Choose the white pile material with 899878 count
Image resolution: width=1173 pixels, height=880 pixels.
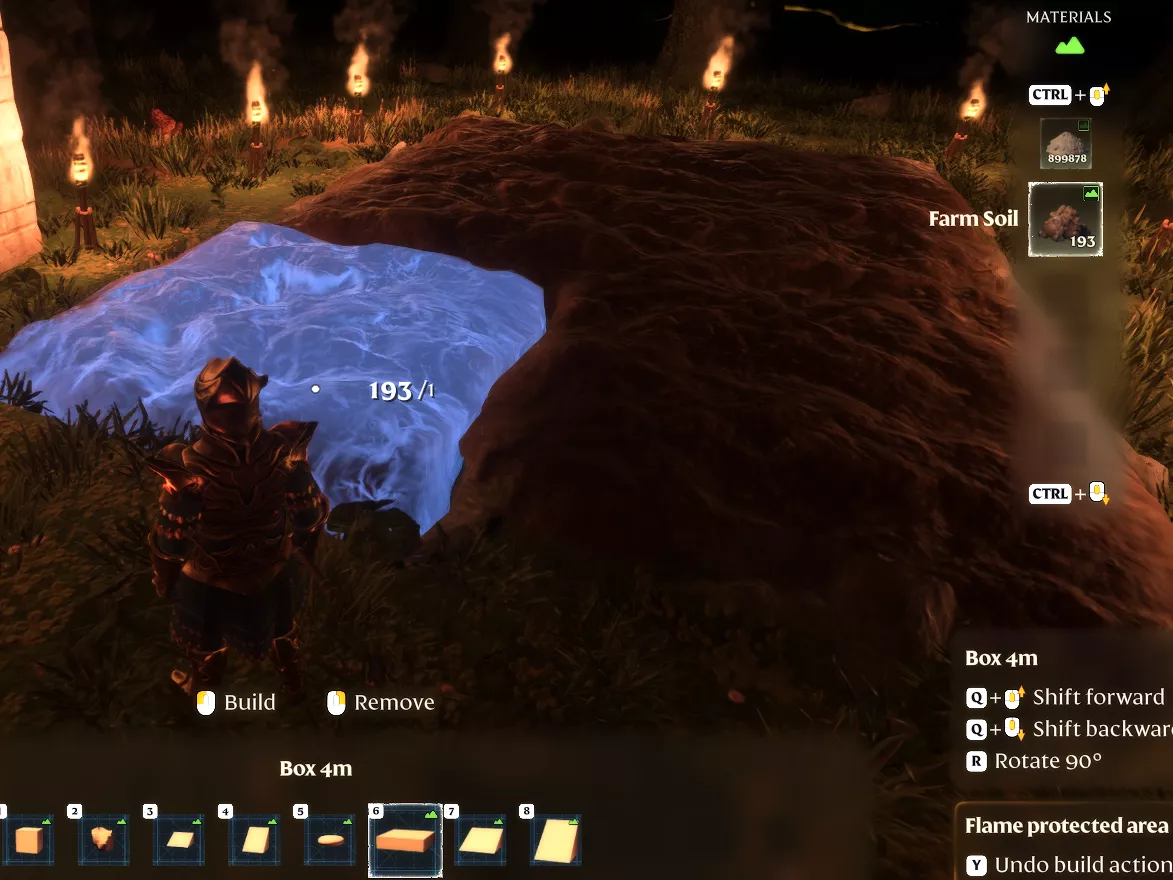coord(1066,143)
